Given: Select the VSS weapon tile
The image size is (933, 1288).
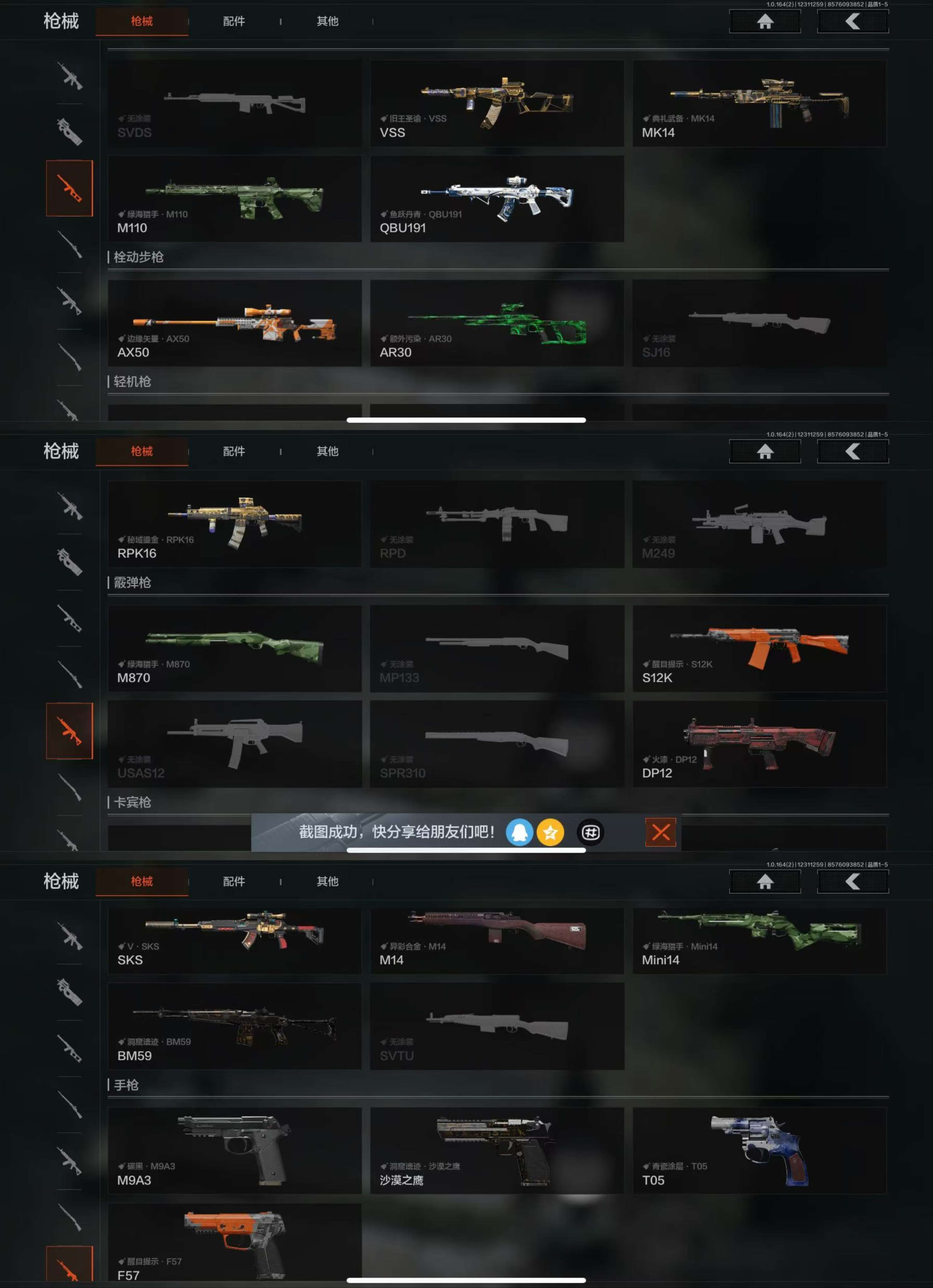Looking at the screenshot, I should click(x=497, y=104).
